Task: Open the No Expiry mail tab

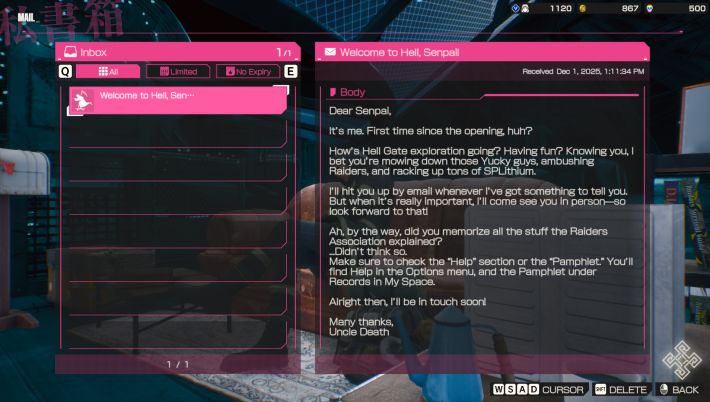Action: 248,71
